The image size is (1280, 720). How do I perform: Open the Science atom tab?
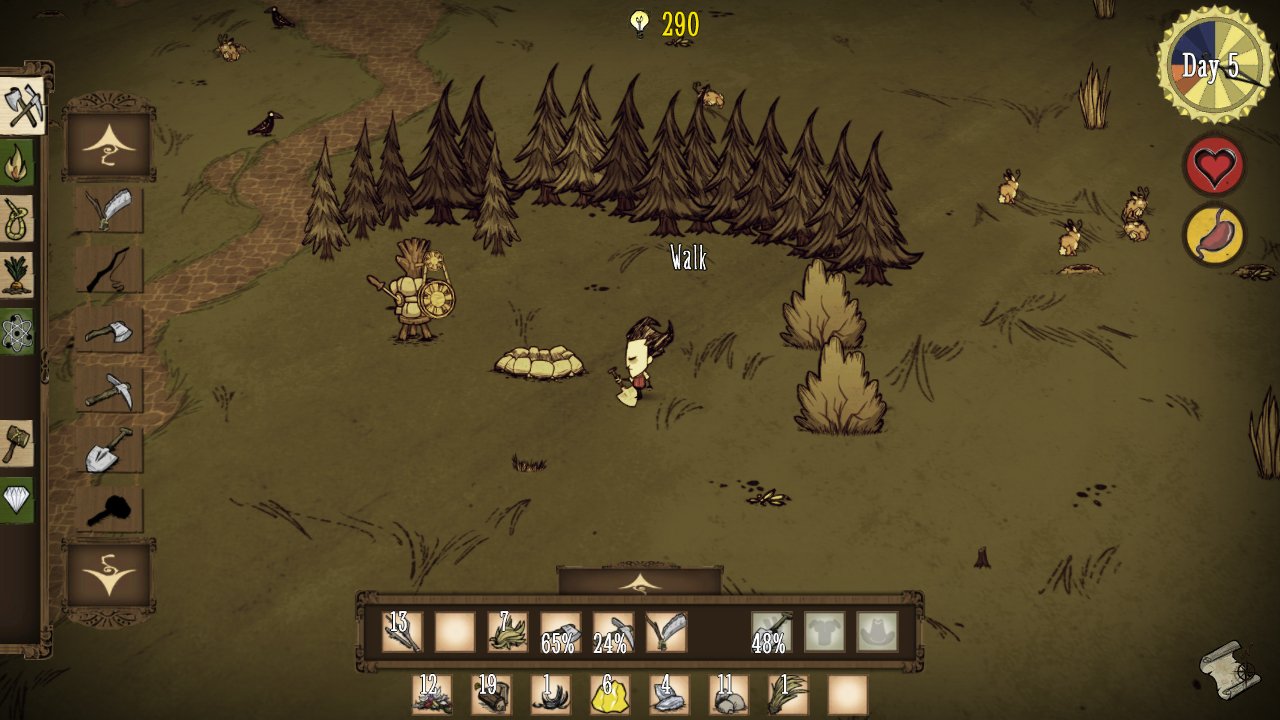[18, 331]
